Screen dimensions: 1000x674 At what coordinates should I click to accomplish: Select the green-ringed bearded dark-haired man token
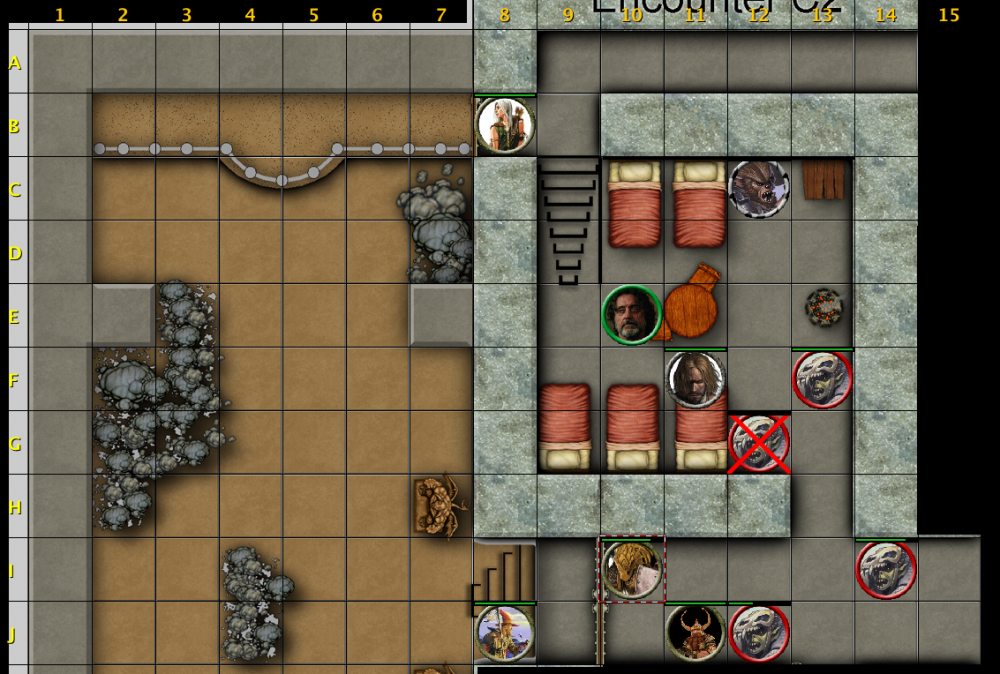632,315
